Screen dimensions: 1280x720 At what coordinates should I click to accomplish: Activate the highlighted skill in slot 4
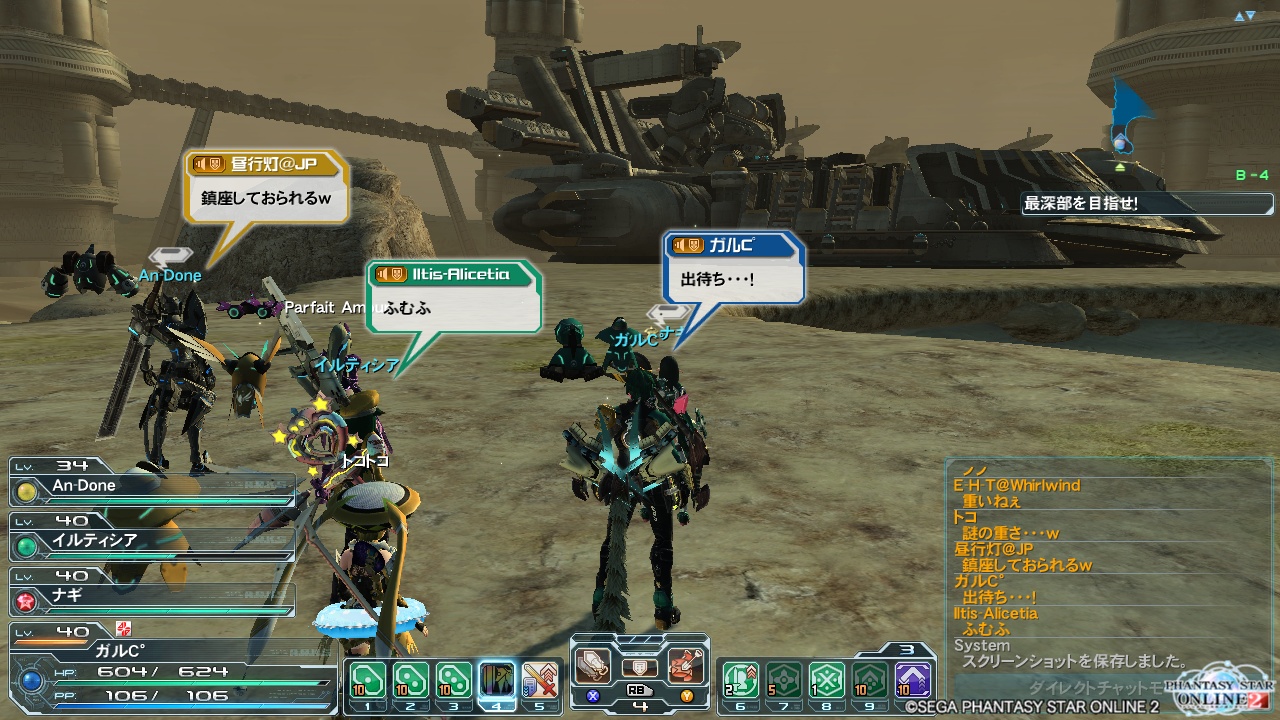tap(497, 680)
